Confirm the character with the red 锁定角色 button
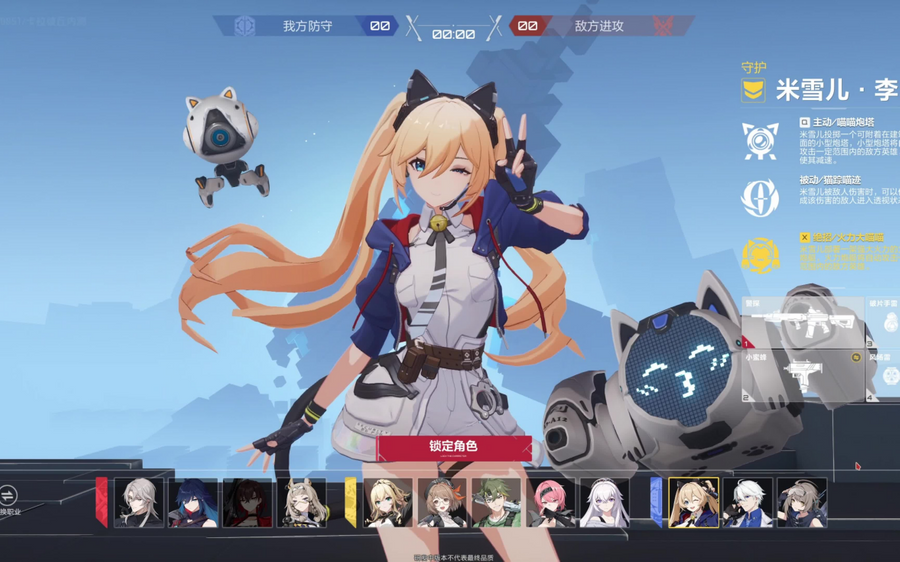The height and width of the screenshot is (562, 900). click(453, 447)
